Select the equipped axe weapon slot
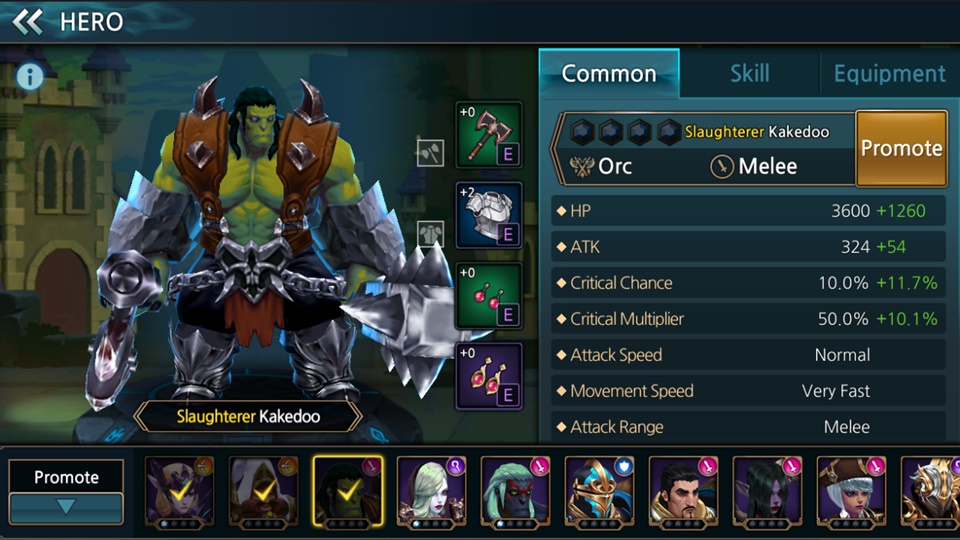The image size is (960, 540). pos(489,135)
